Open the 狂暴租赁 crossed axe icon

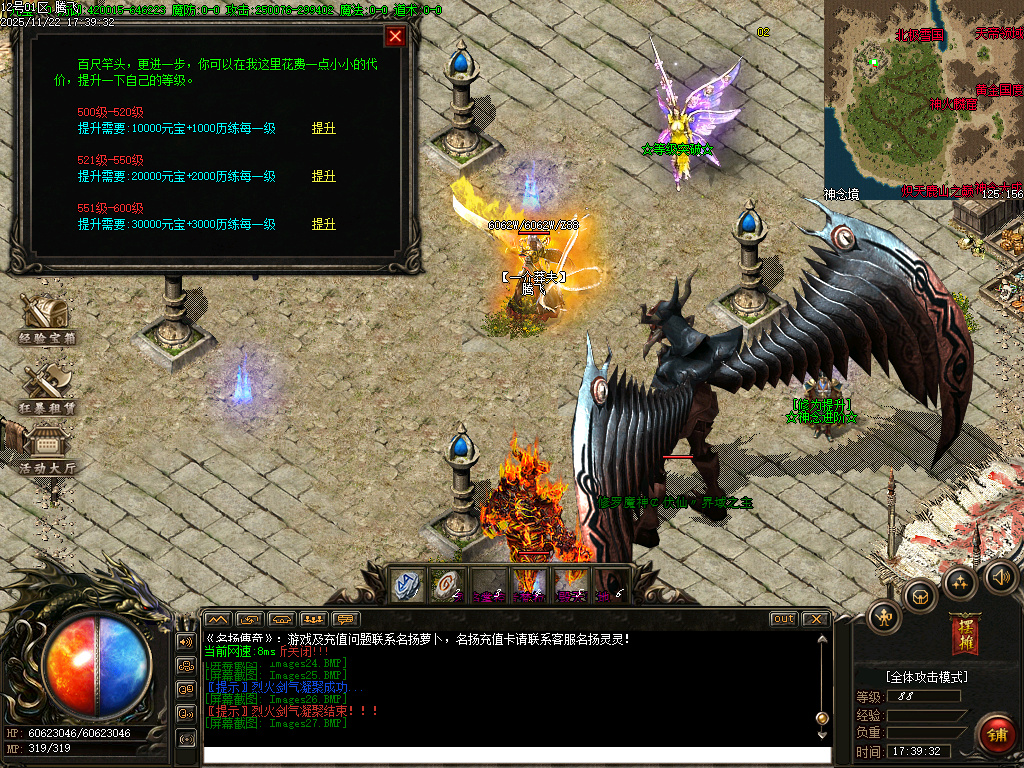(46, 388)
